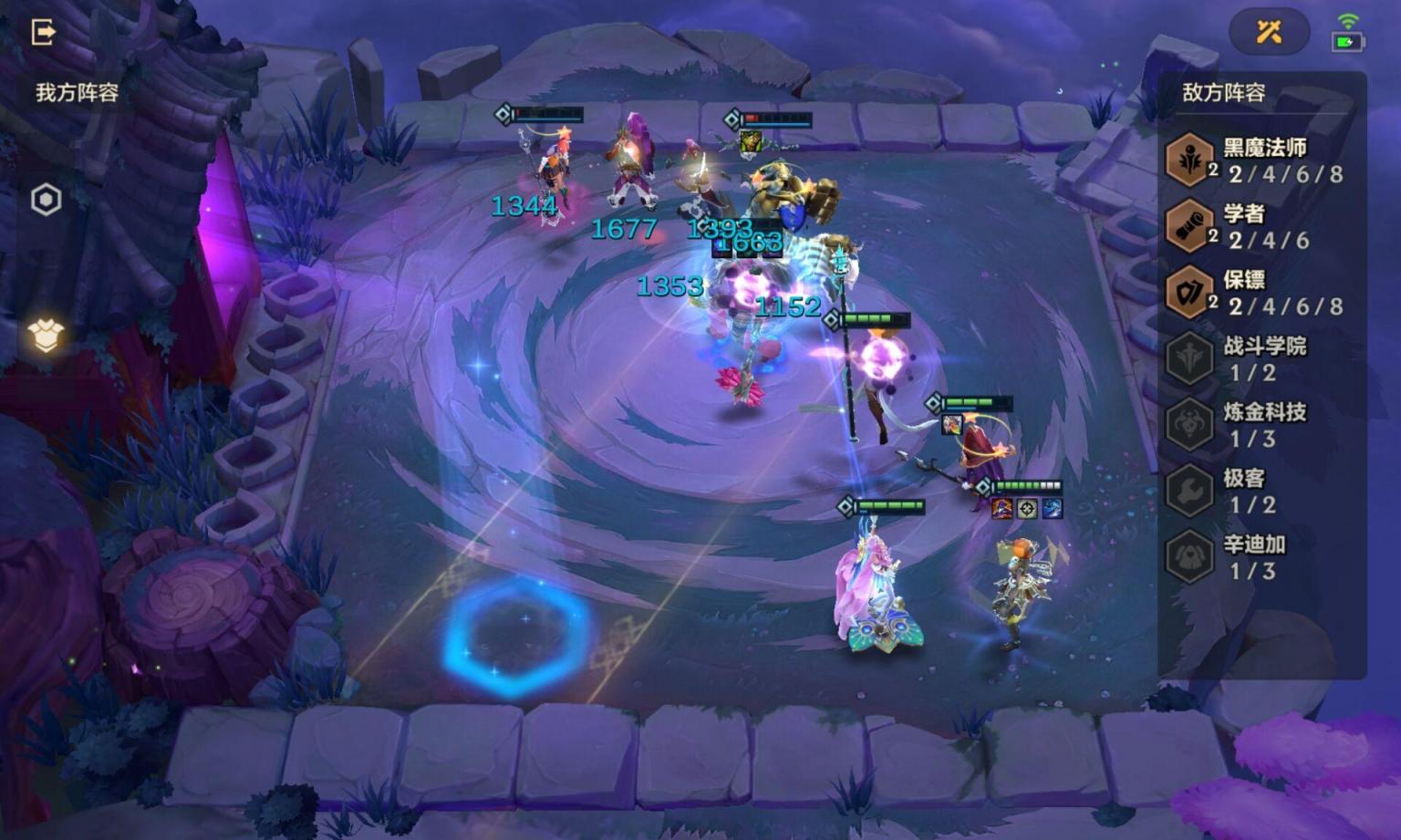Inspect the 学者 trait row
Image resolution: width=1401 pixels, height=840 pixels.
click(1259, 227)
